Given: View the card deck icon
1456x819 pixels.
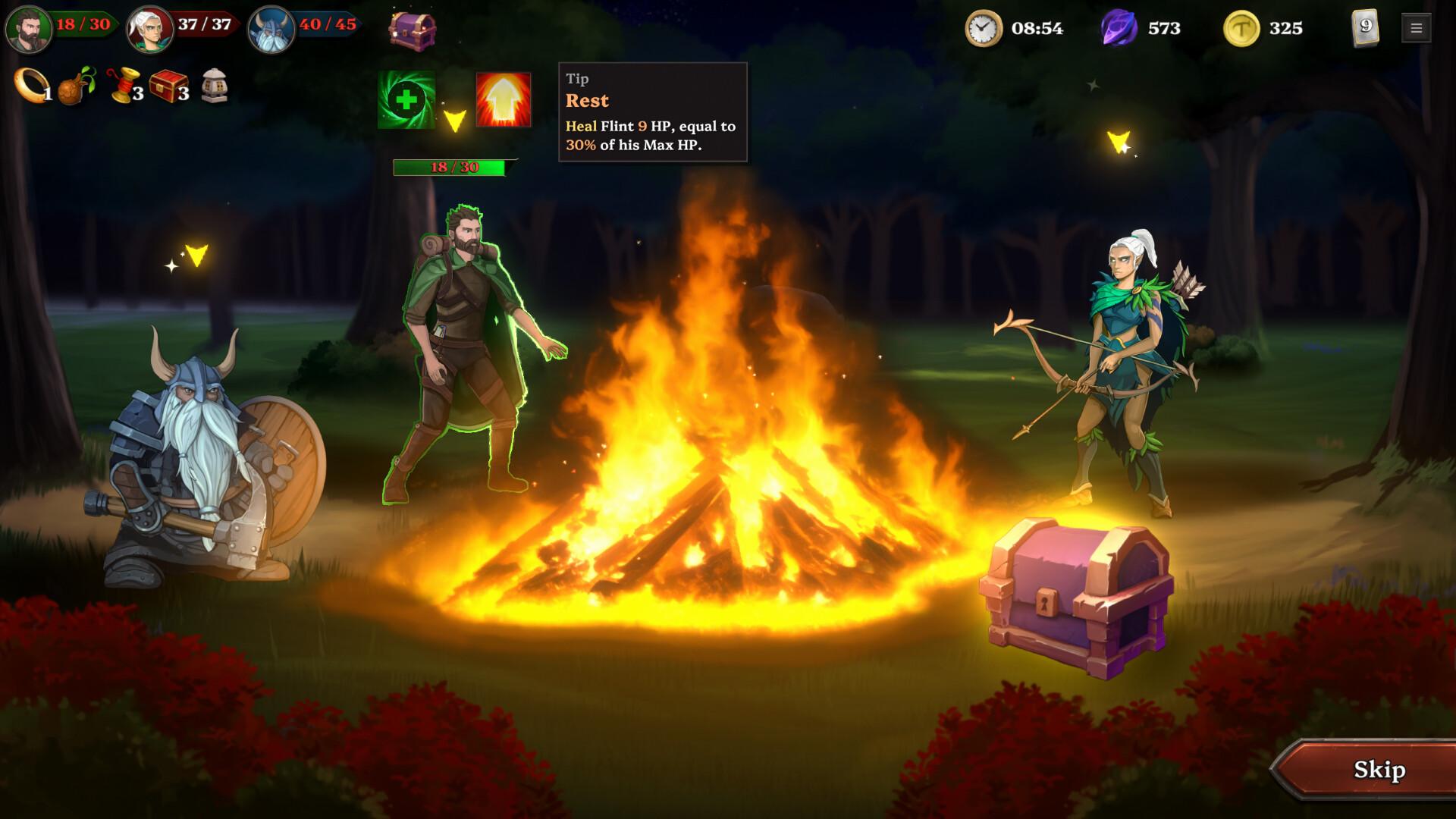Looking at the screenshot, I should pos(1365,28).
